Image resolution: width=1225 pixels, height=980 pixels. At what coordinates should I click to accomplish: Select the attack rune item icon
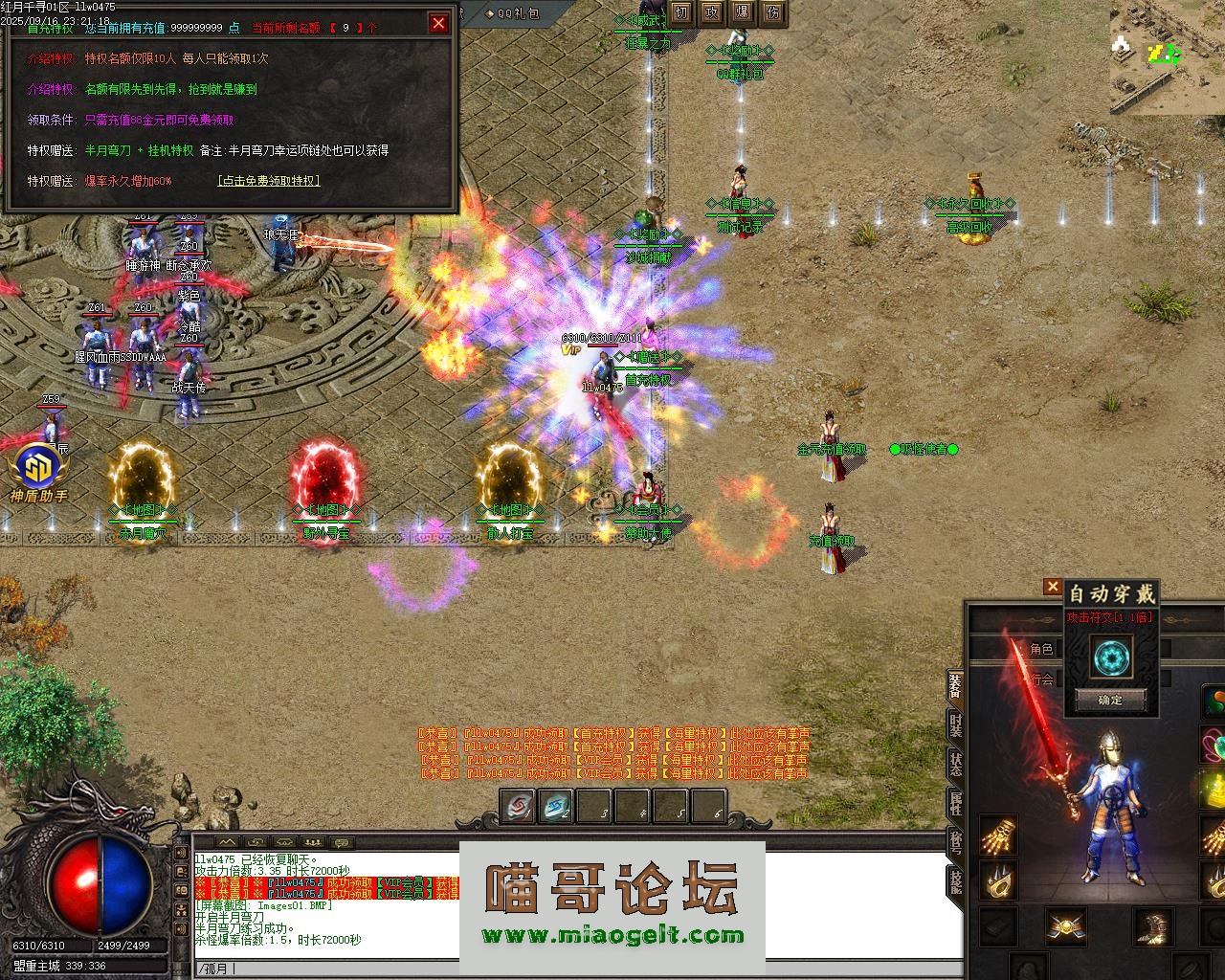point(1110,657)
